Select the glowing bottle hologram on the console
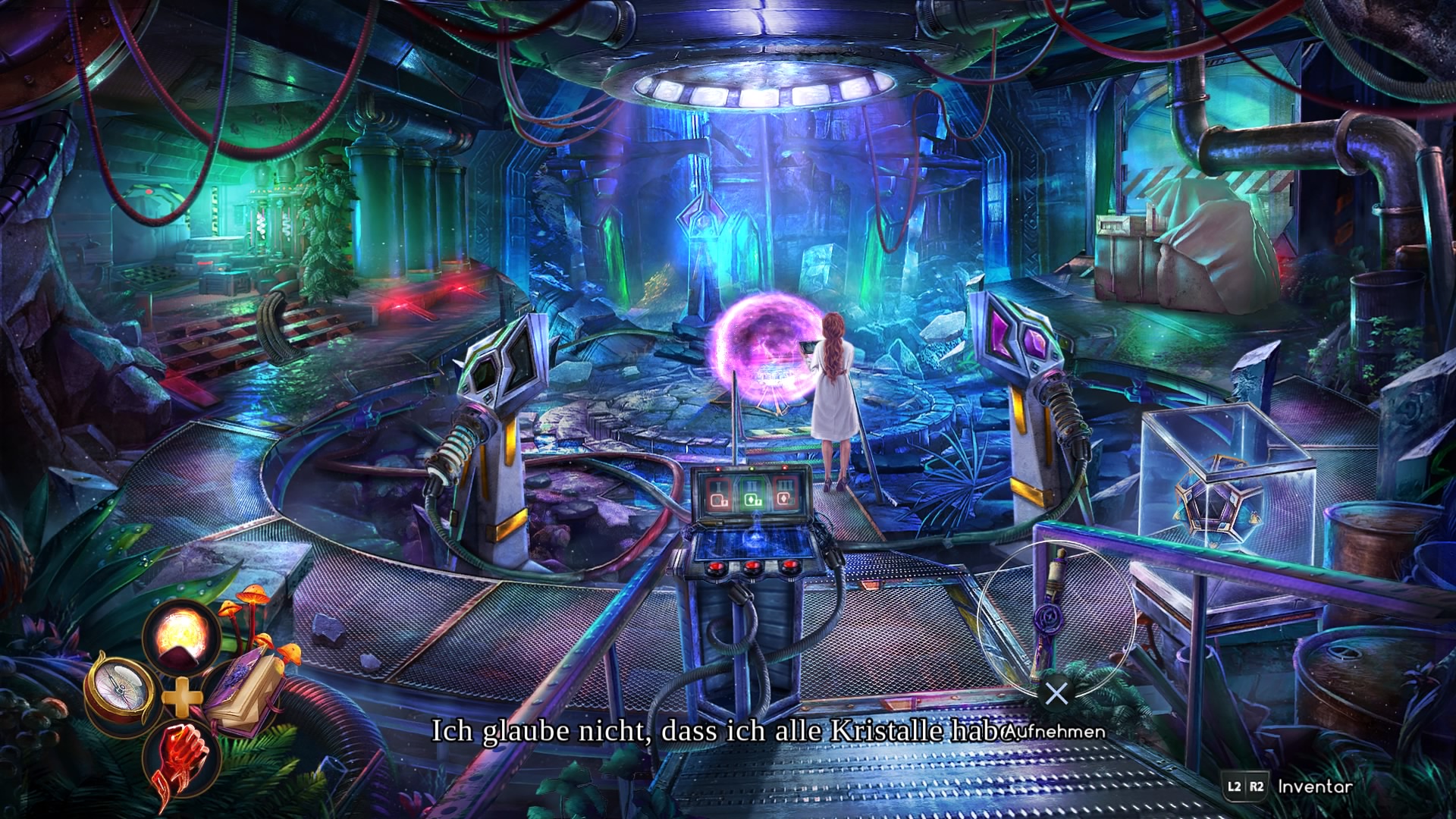This screenshot has height=819, width=1456. tap(755, 536)
